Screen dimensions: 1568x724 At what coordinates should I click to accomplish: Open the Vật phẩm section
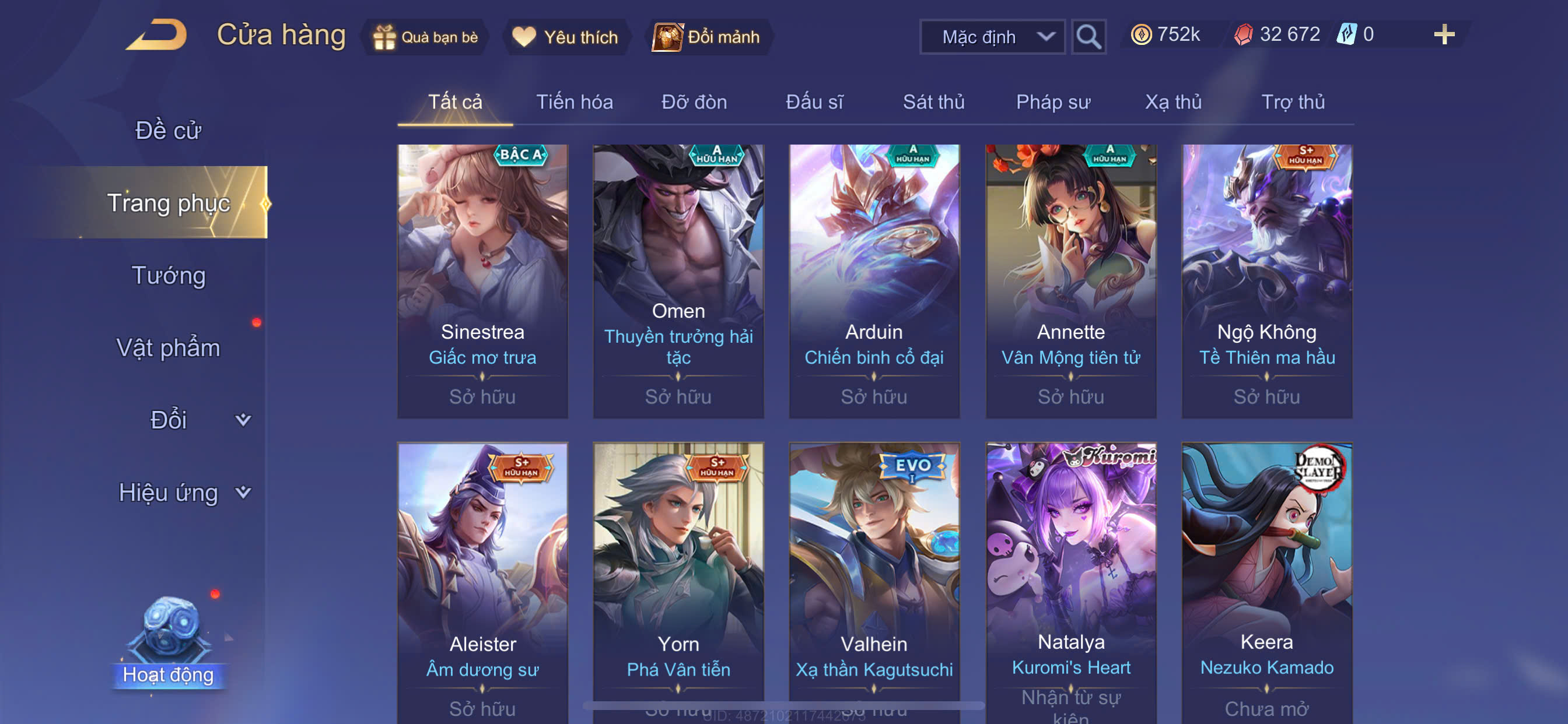coord(168,348)
